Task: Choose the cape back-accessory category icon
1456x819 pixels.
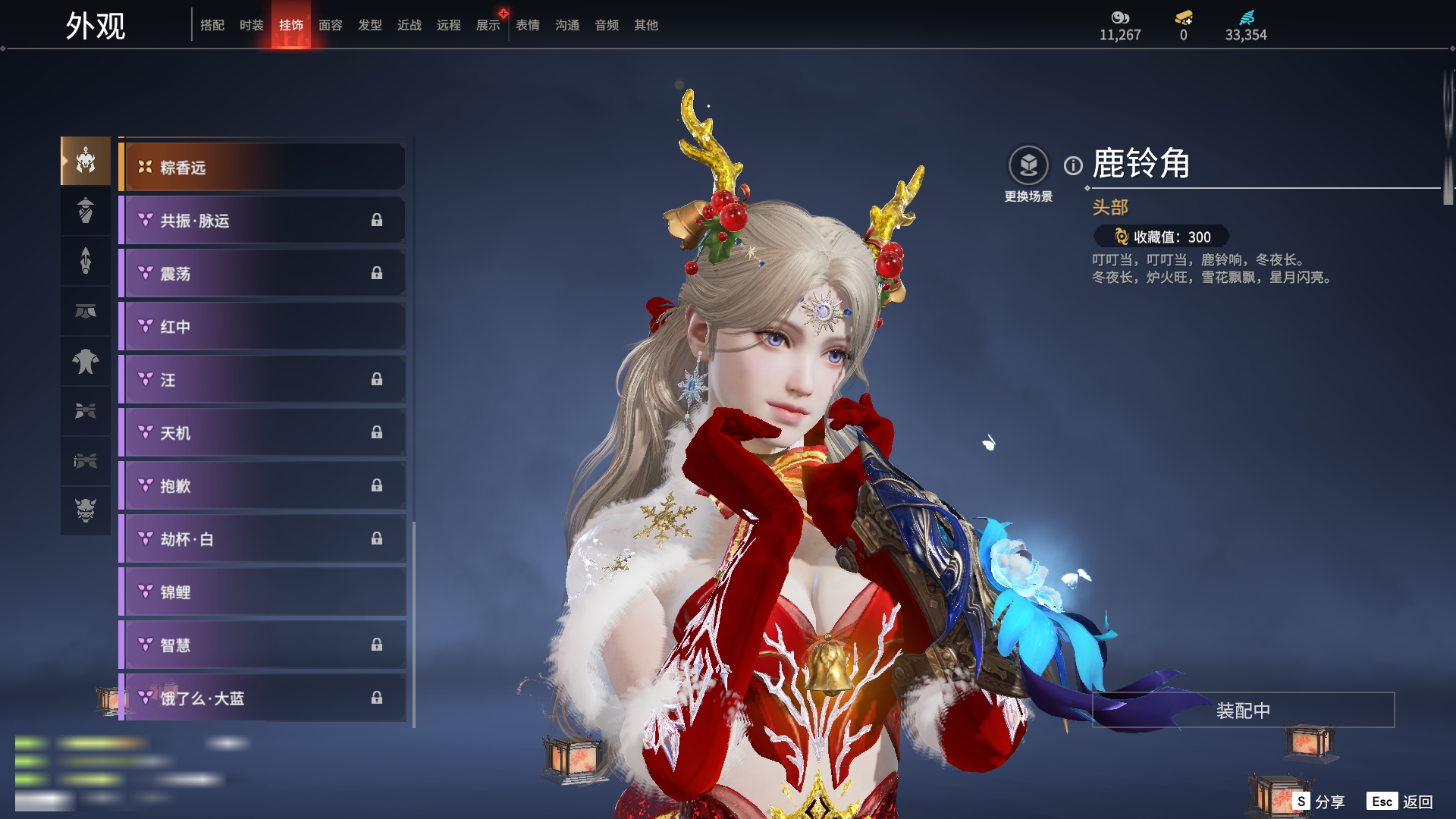Action: pos(86,361)
